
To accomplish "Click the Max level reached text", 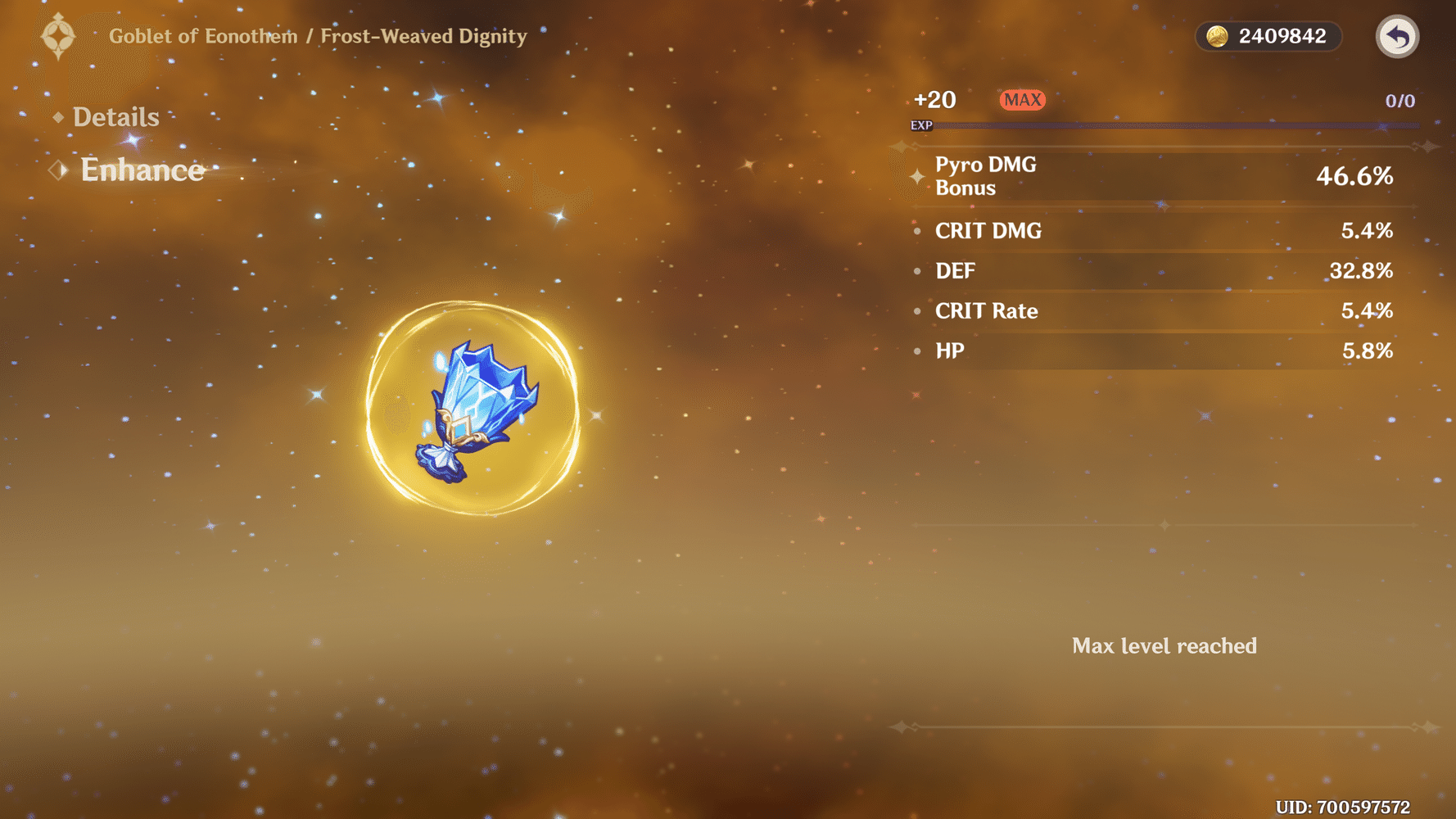I will (x=1164, y=645).
